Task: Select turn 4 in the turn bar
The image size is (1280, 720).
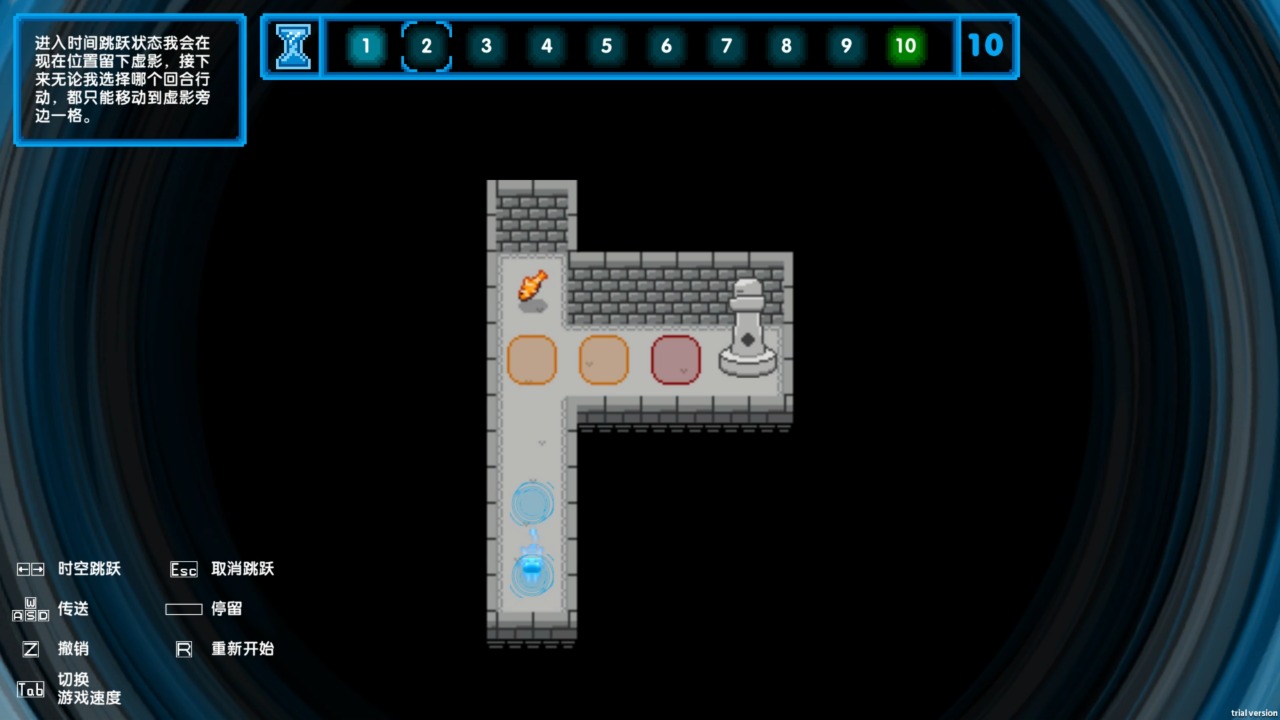Action: [x=546, y=46]
